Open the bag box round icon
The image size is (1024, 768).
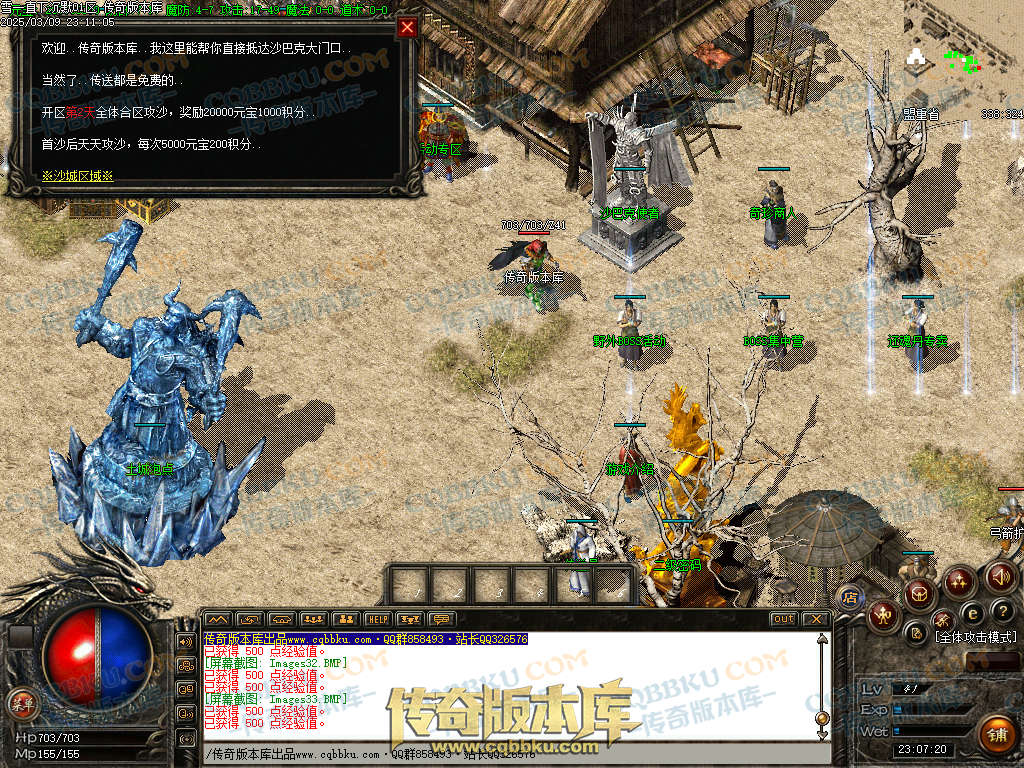pos(918,596)
